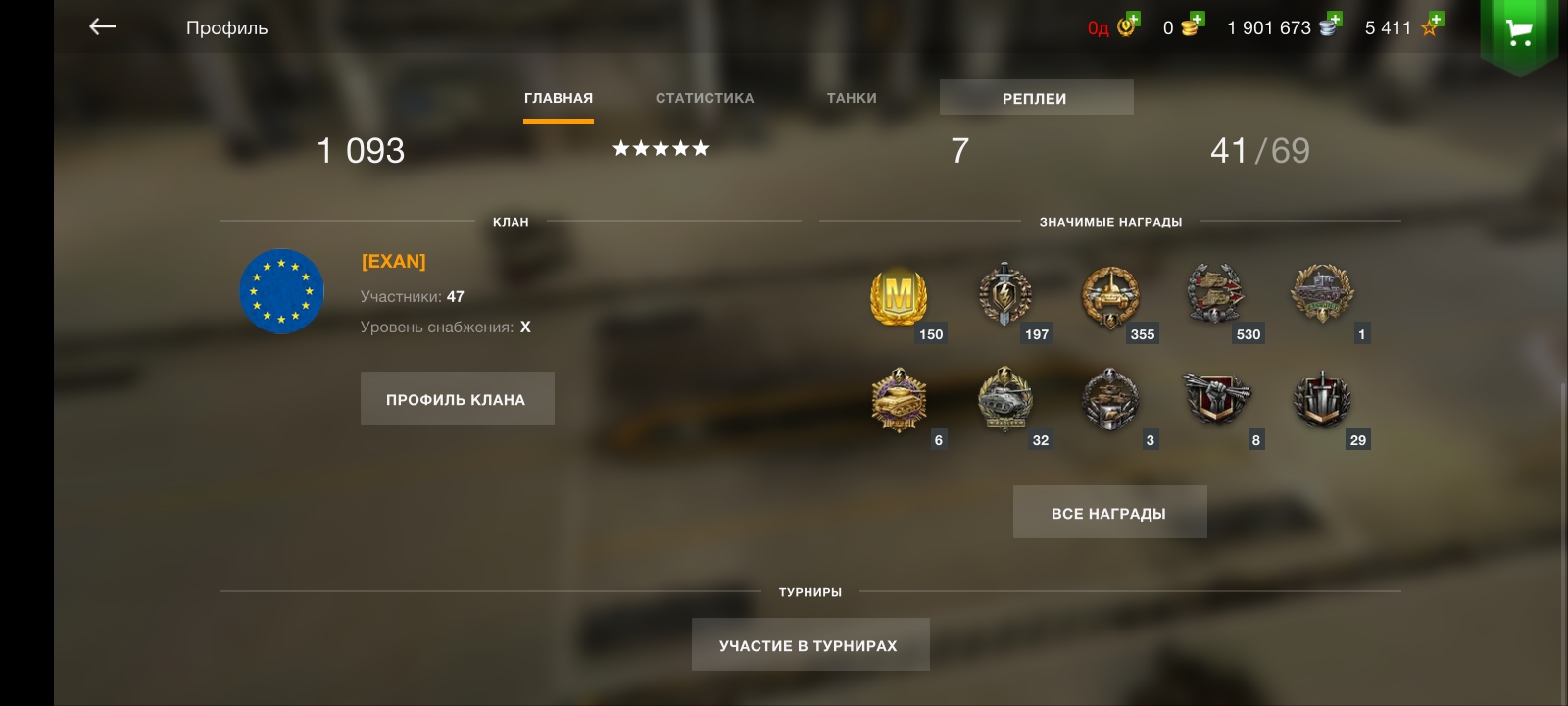Viewport: 1568px width, 706px height.
Task: Show the medal with count 32
Action: 1004,400
